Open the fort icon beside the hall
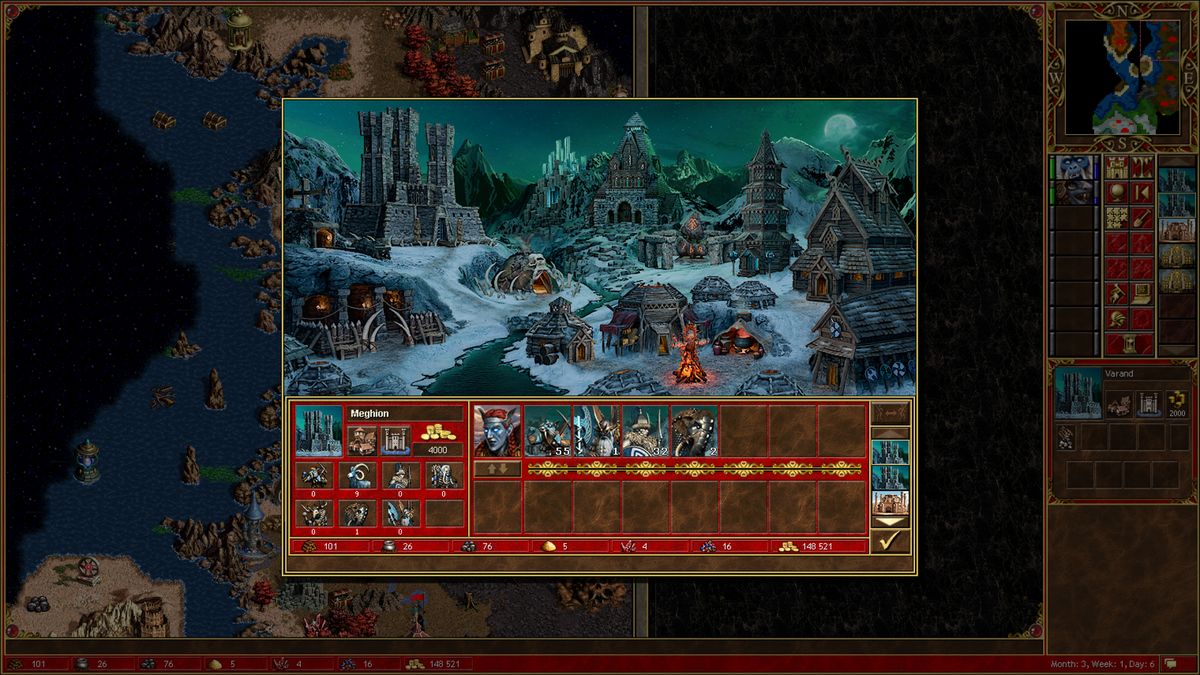Screen dimensions: 1200x675 pos(395,440)
